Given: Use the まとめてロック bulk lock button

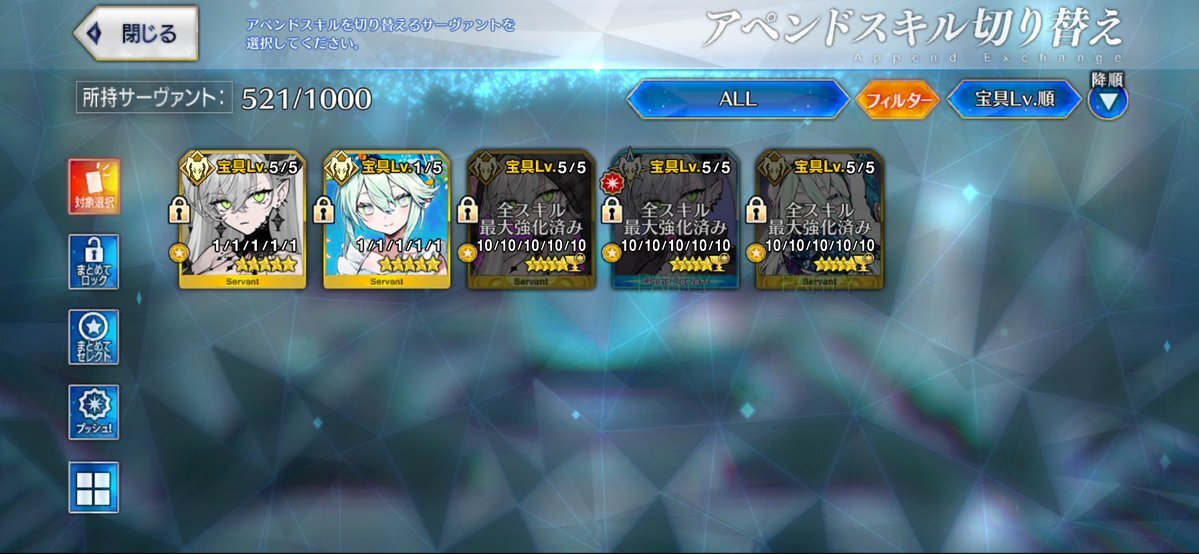Looking at the screenshot, I should point(94,262).
